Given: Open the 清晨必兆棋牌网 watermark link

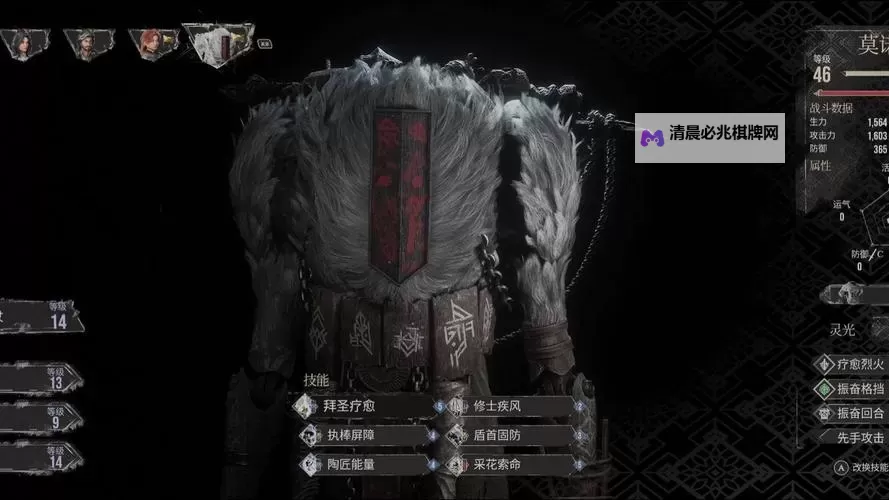Looking at the screenshot, I should tap(710, 138).
